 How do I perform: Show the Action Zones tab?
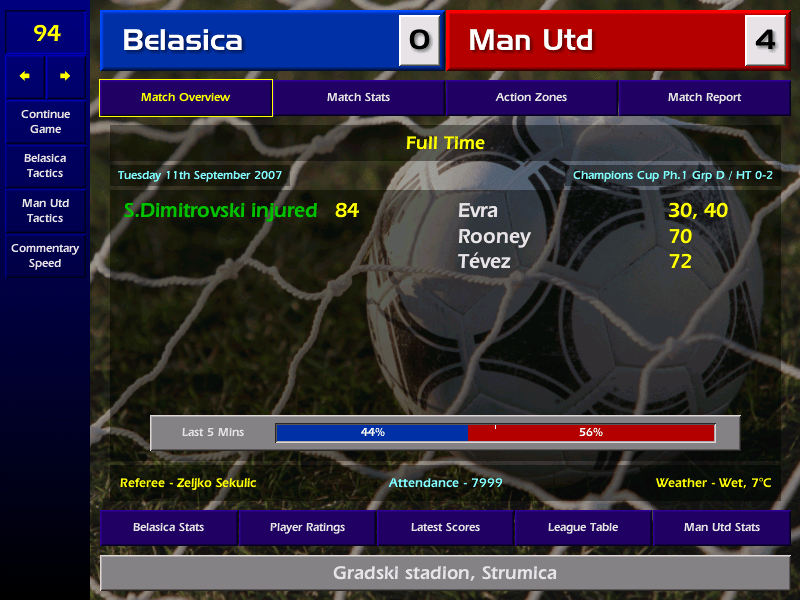coord(531,98)
